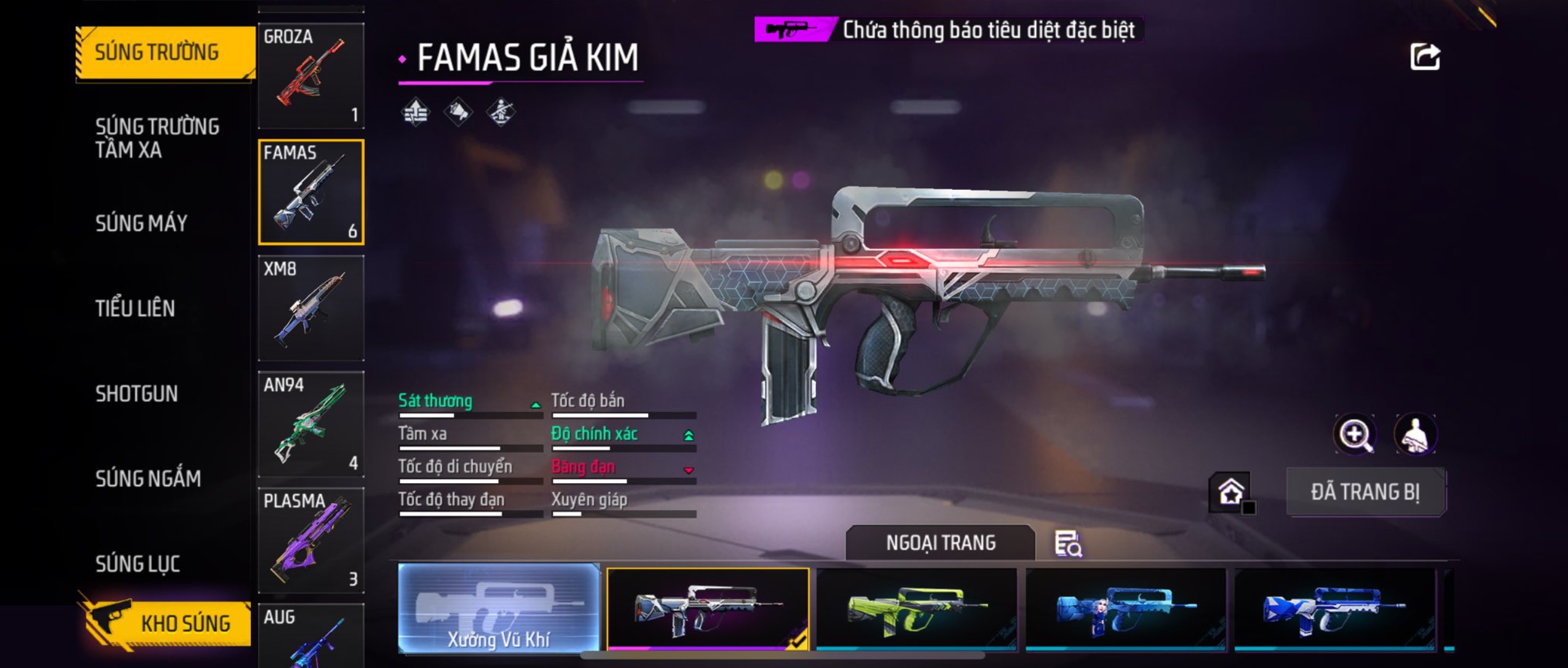Viewport: 1568px width, 668px height.
Task: Open the Súng Ngắm category
Action: pyautogui.click(x=148, y=478)
